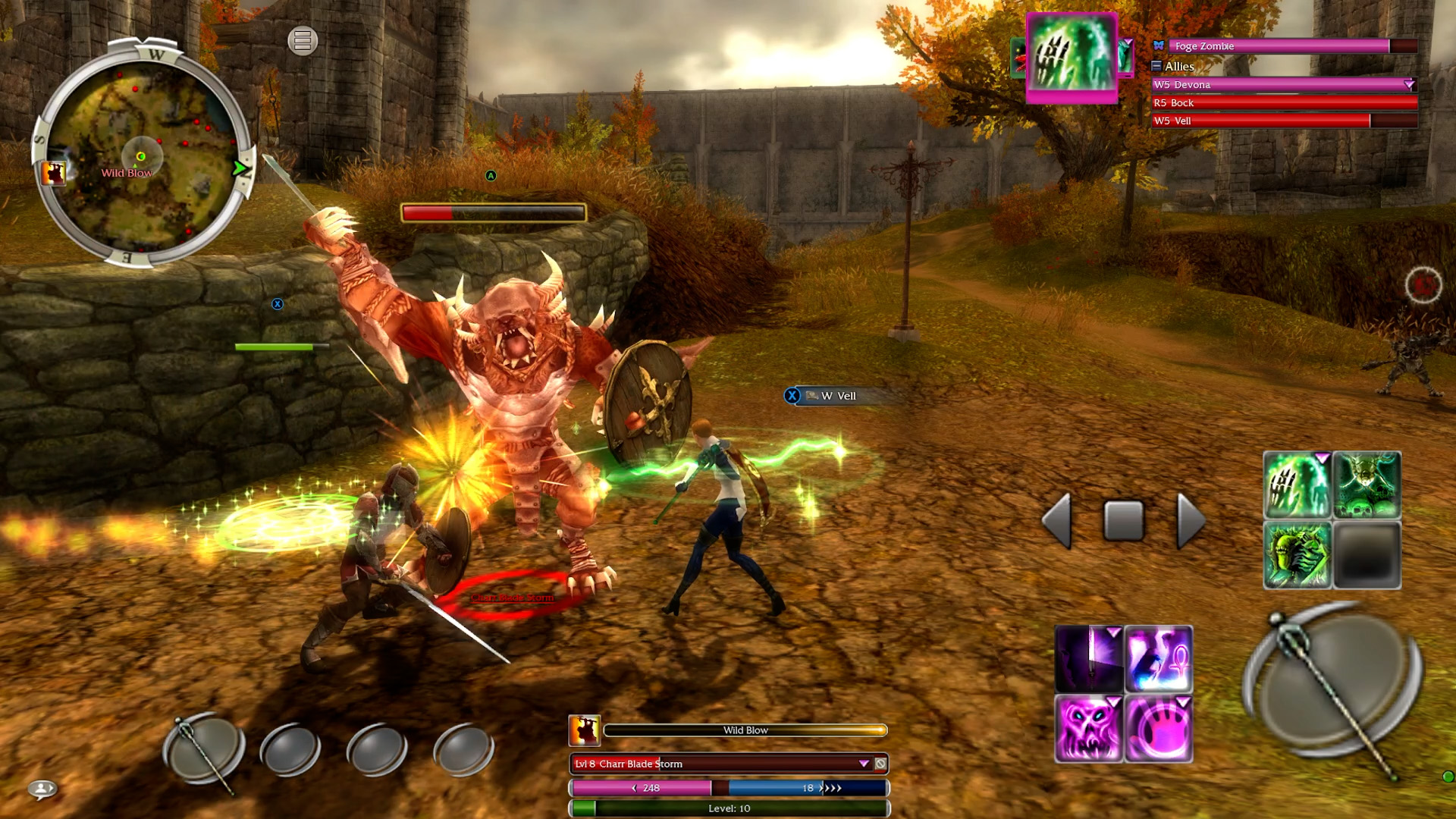
Task: Toggle the cancel icon beside Charr Blade Storm
Action: click(x=880, y=764)
